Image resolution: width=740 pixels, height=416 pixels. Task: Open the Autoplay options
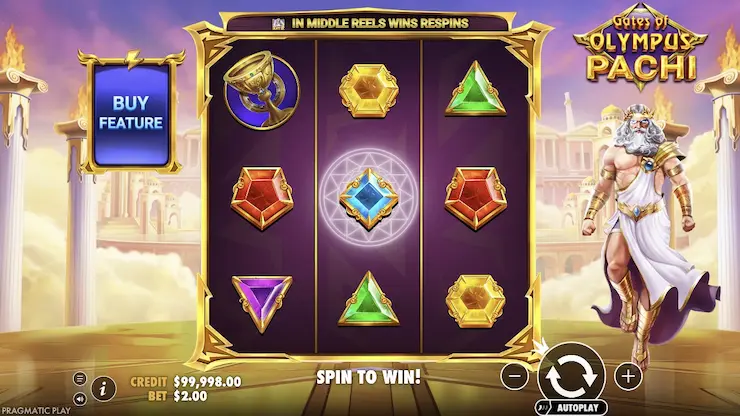pos(571,409)
